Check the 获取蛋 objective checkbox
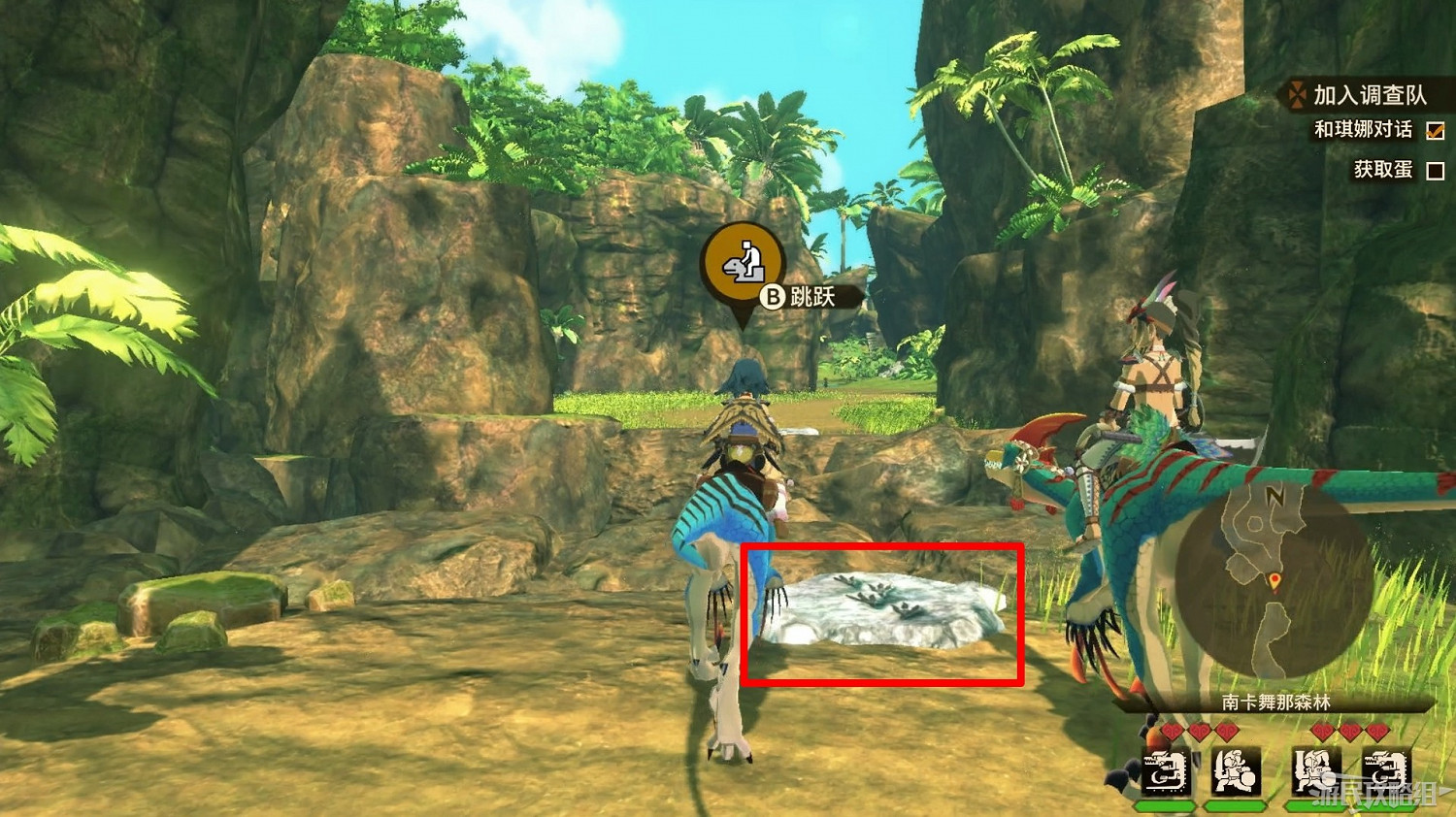 coord(1434,169)
